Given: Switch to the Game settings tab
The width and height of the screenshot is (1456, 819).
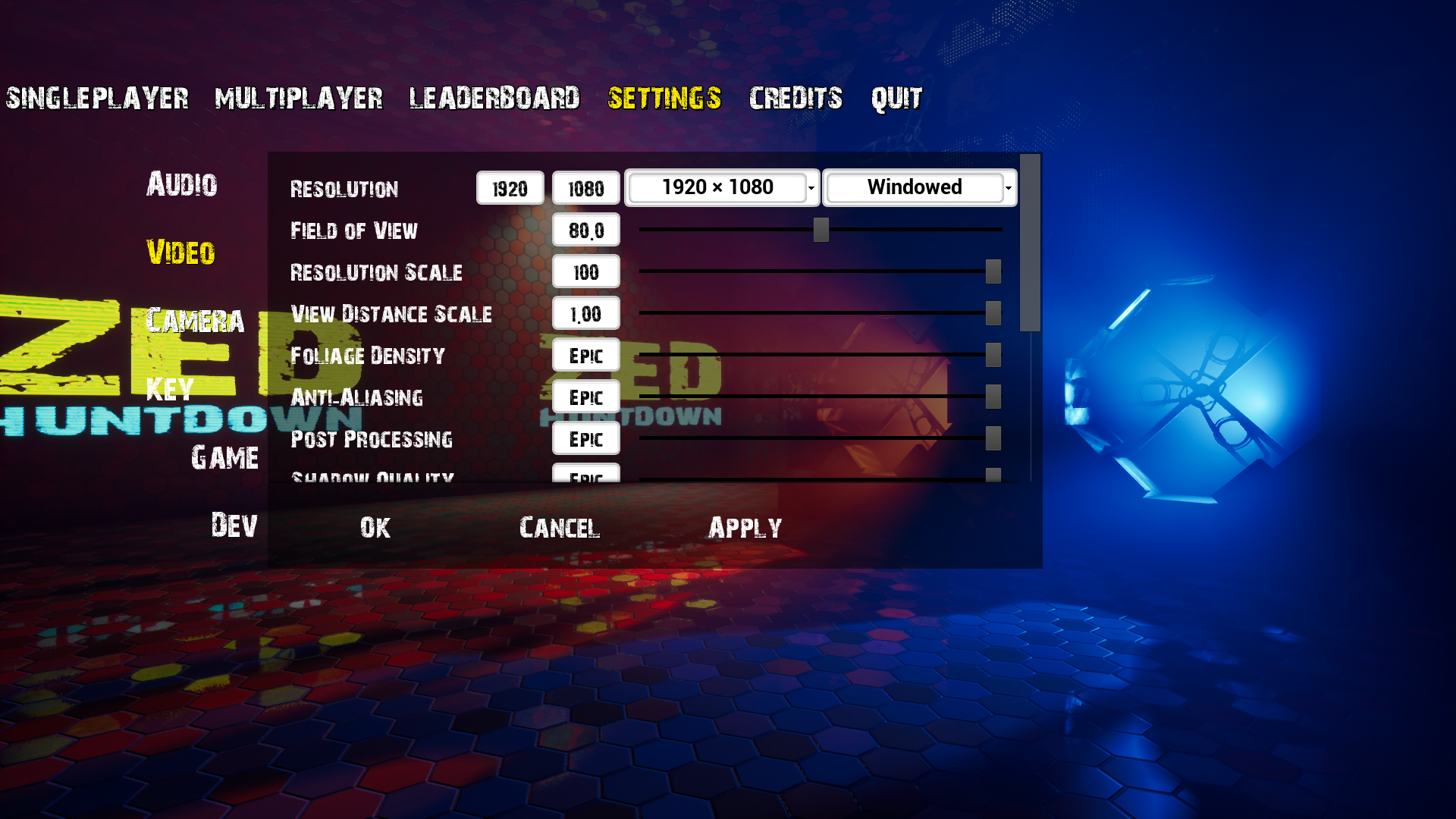Looking at the screenshot, I should 224,457.
